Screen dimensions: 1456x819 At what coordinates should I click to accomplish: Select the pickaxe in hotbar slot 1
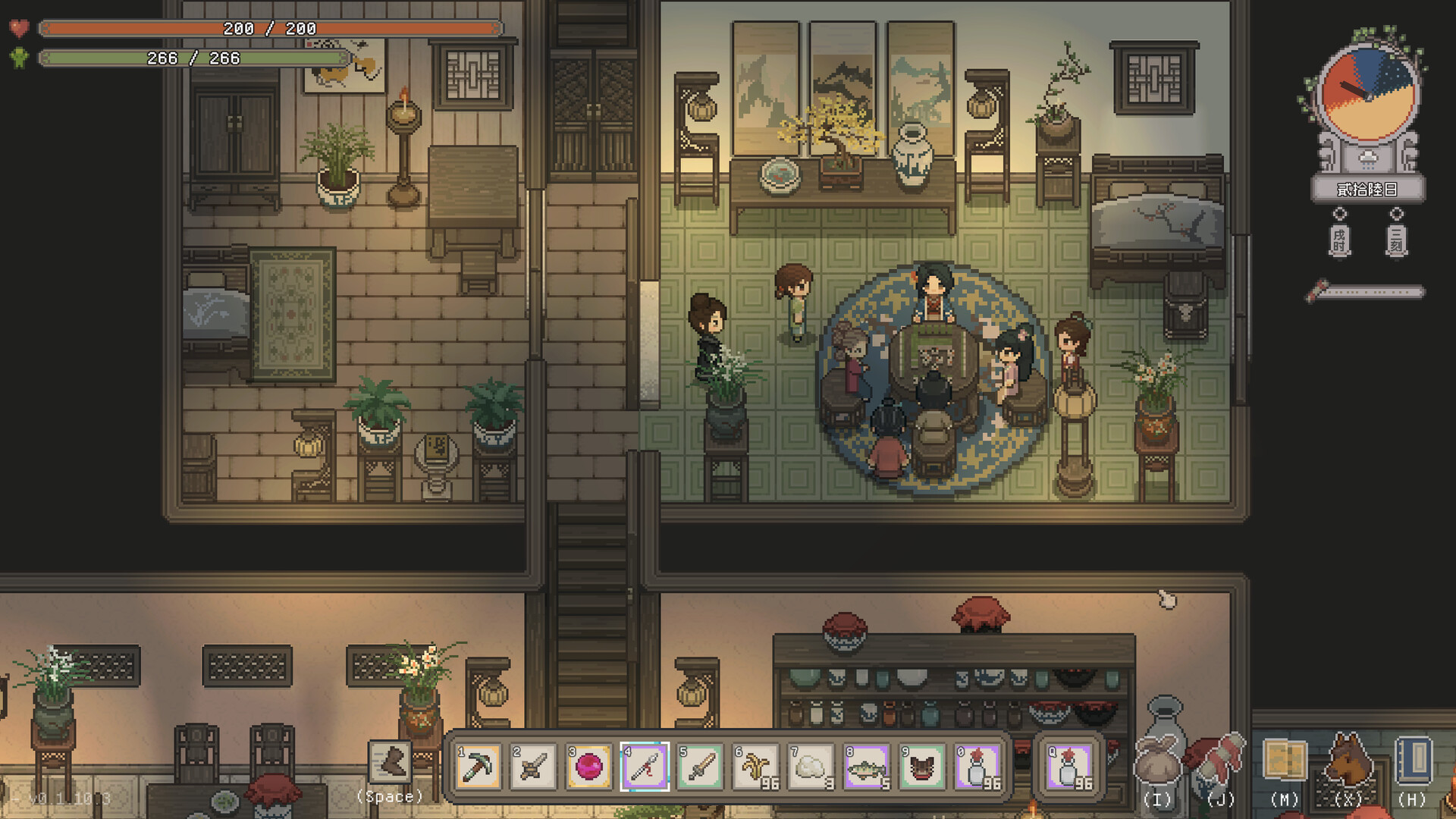tap(479, 767)
